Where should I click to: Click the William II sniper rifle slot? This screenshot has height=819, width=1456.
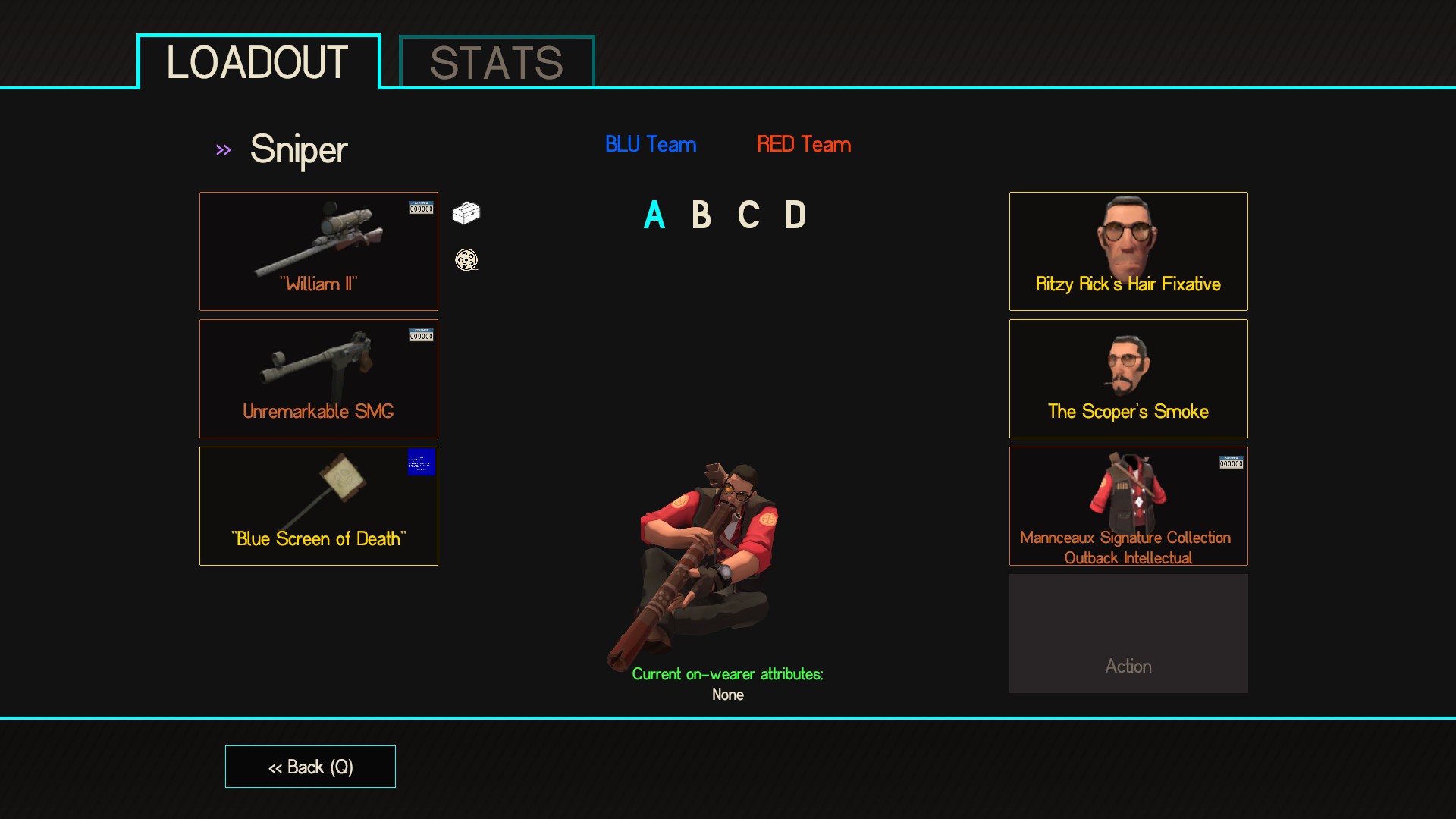pyautogui.click(x=318, y=251)
